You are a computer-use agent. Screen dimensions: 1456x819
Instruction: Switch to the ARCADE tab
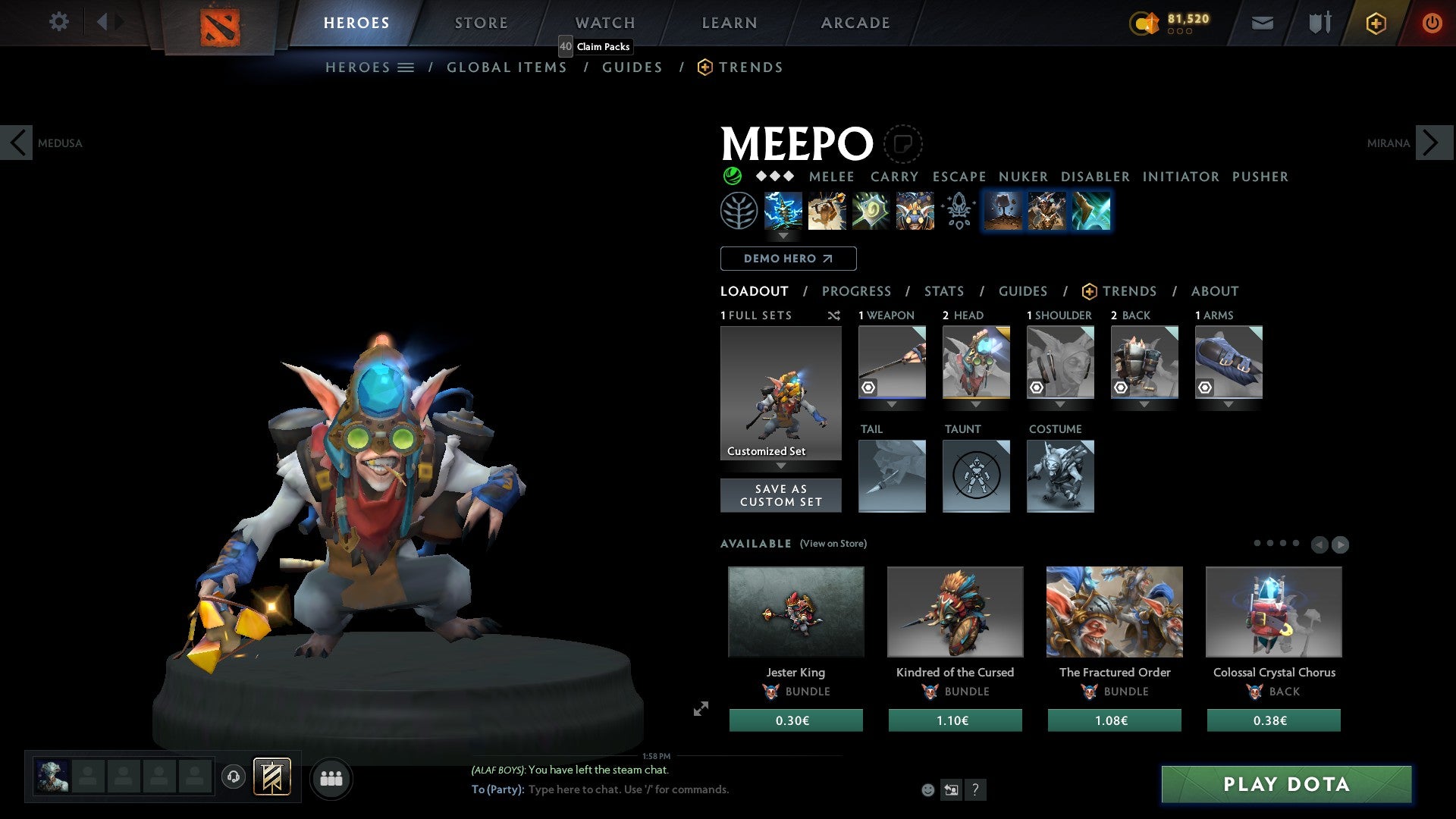click(855, 23)
